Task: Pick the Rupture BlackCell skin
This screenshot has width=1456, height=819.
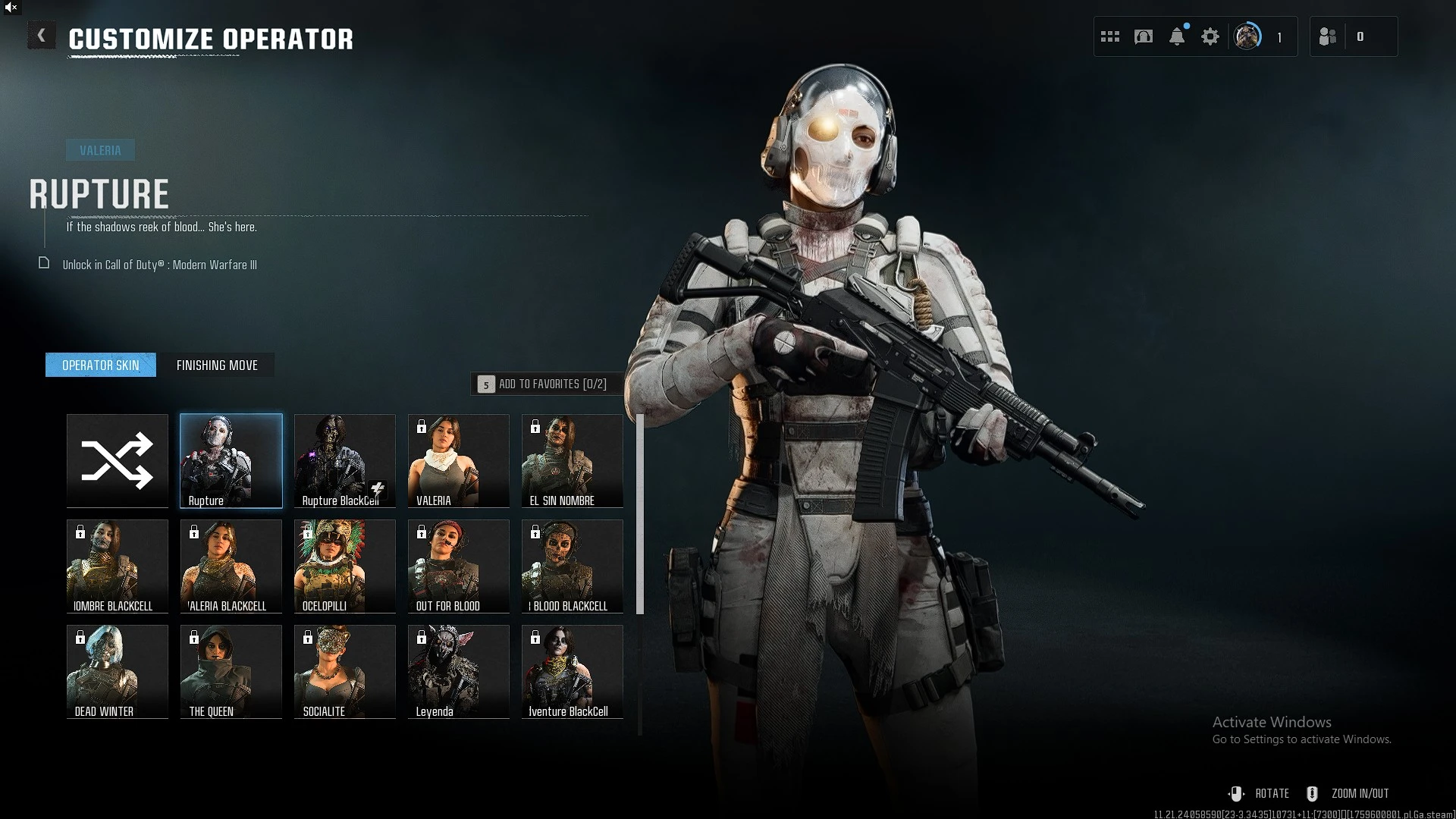Action: 345,460
